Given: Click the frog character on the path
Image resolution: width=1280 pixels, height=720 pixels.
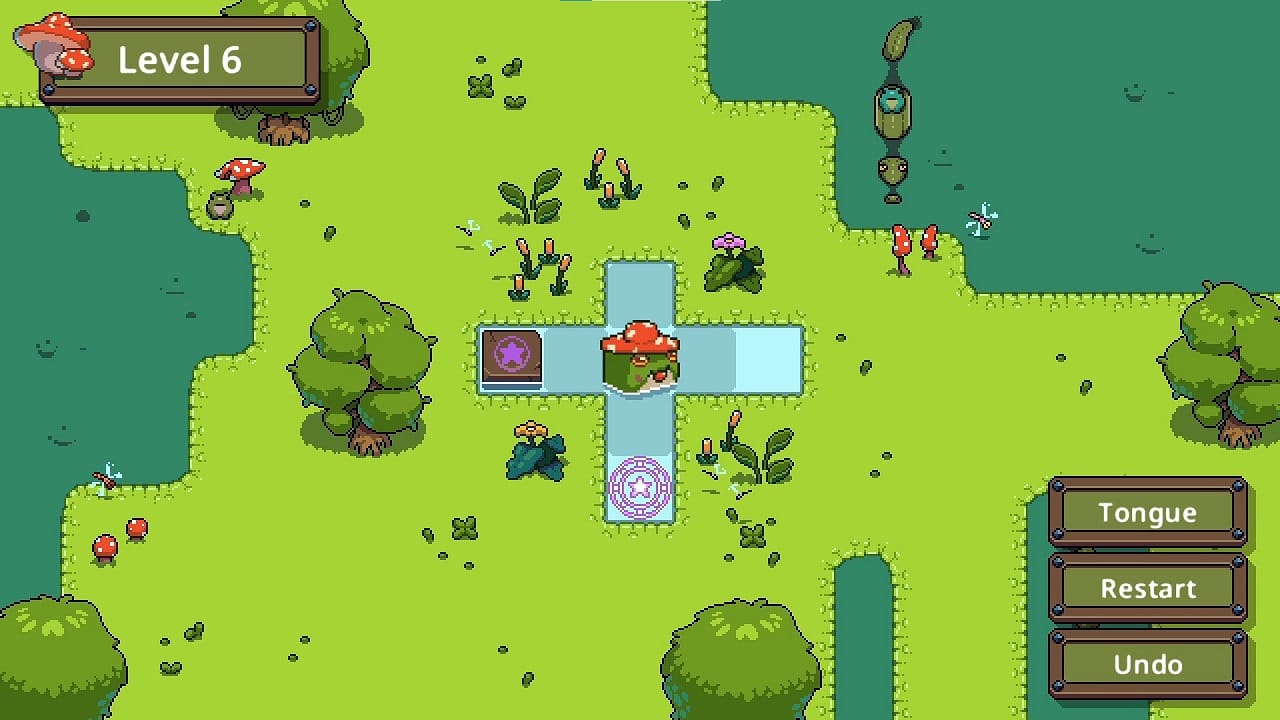Looking at the screenshot, I should point(641,355).
